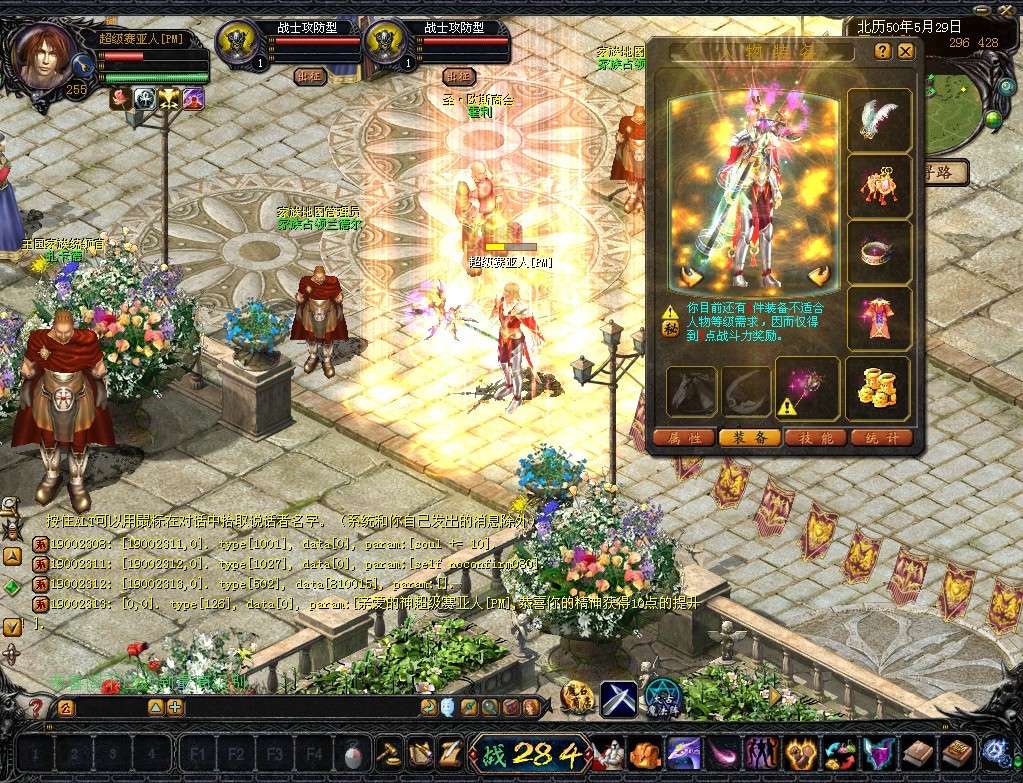Viewport: 1023px width, 783px height.
Task: Click the magic staff slot with warning
Action: coord(807,388)
